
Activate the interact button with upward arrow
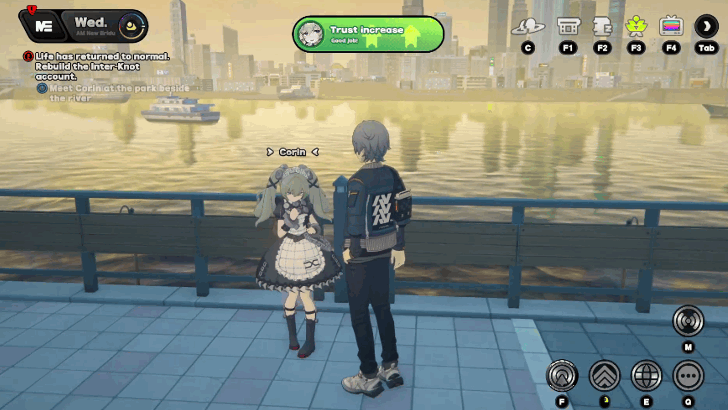coord(561,375)
